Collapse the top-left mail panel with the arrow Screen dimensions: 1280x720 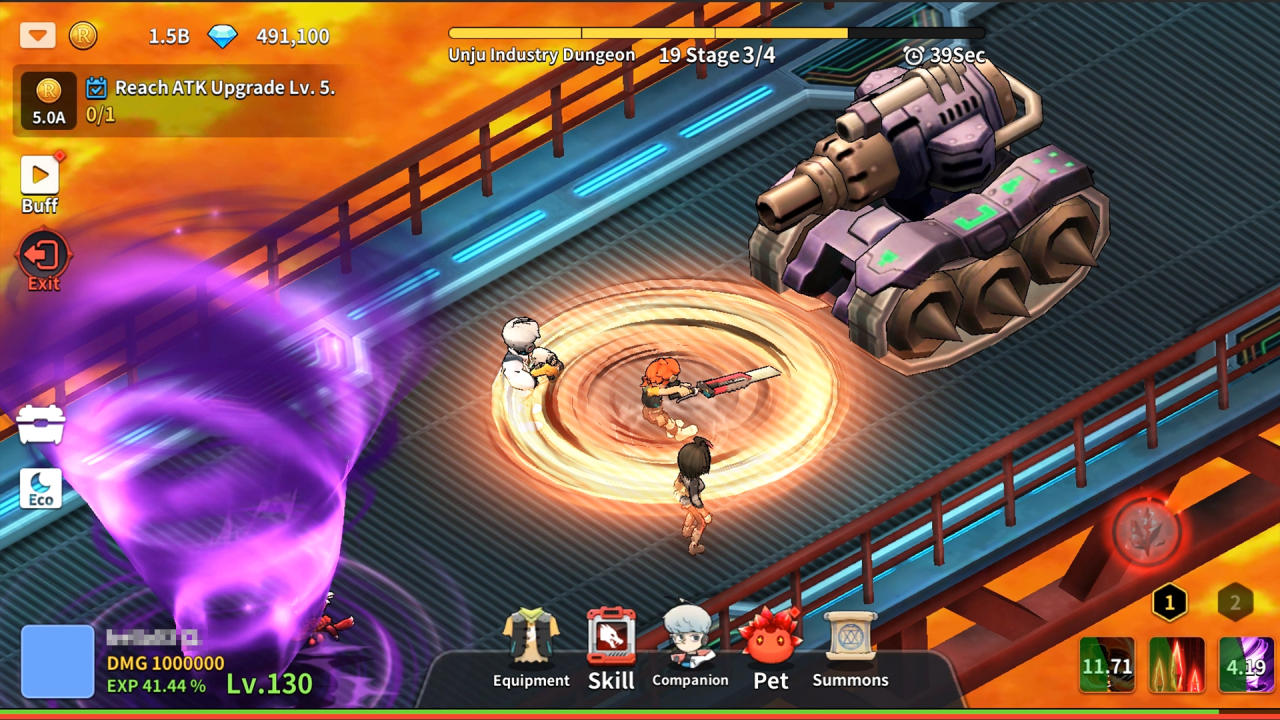[x=38, y=36]
